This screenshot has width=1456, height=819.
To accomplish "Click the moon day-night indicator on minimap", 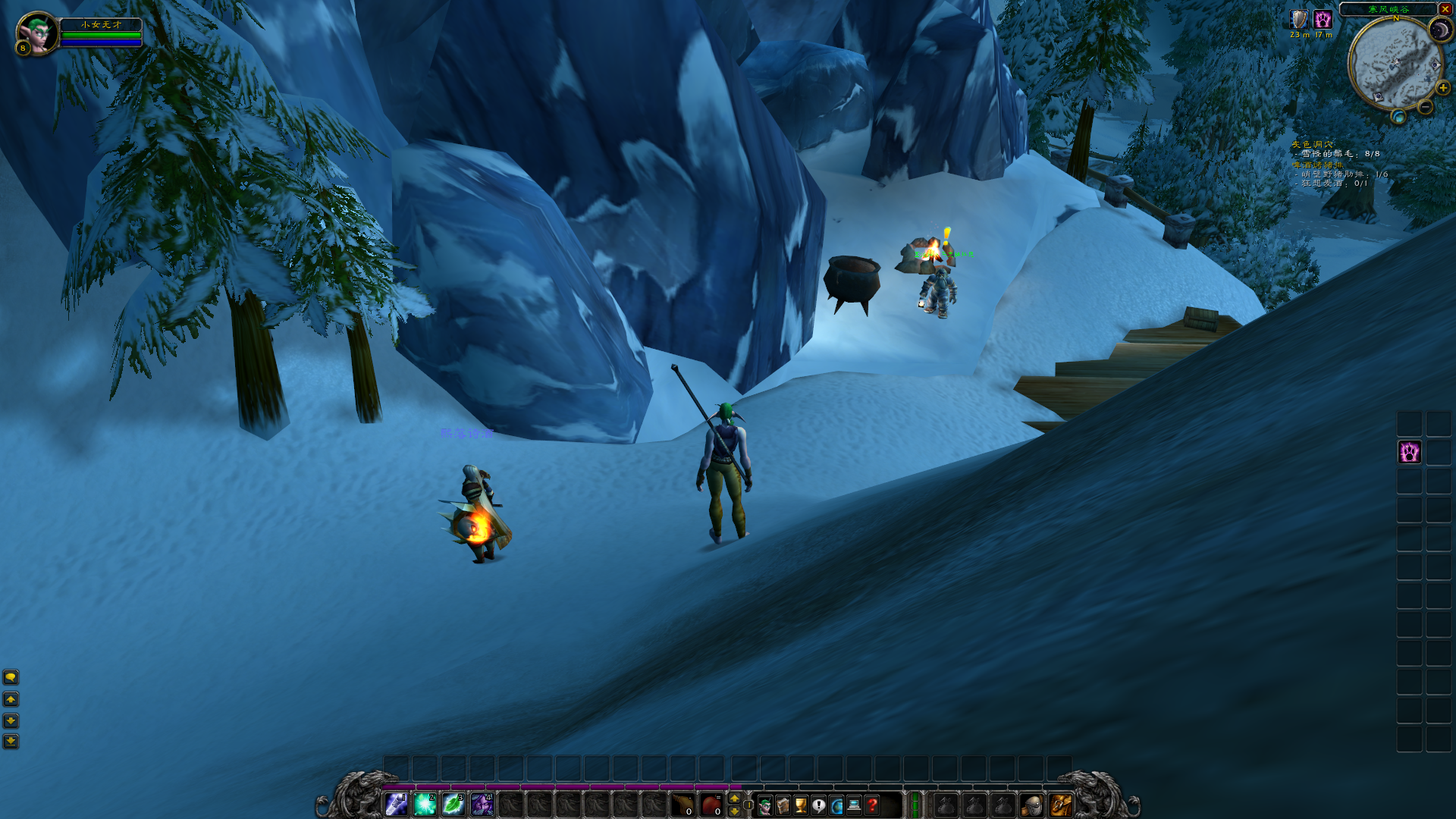I will 1439,30.
